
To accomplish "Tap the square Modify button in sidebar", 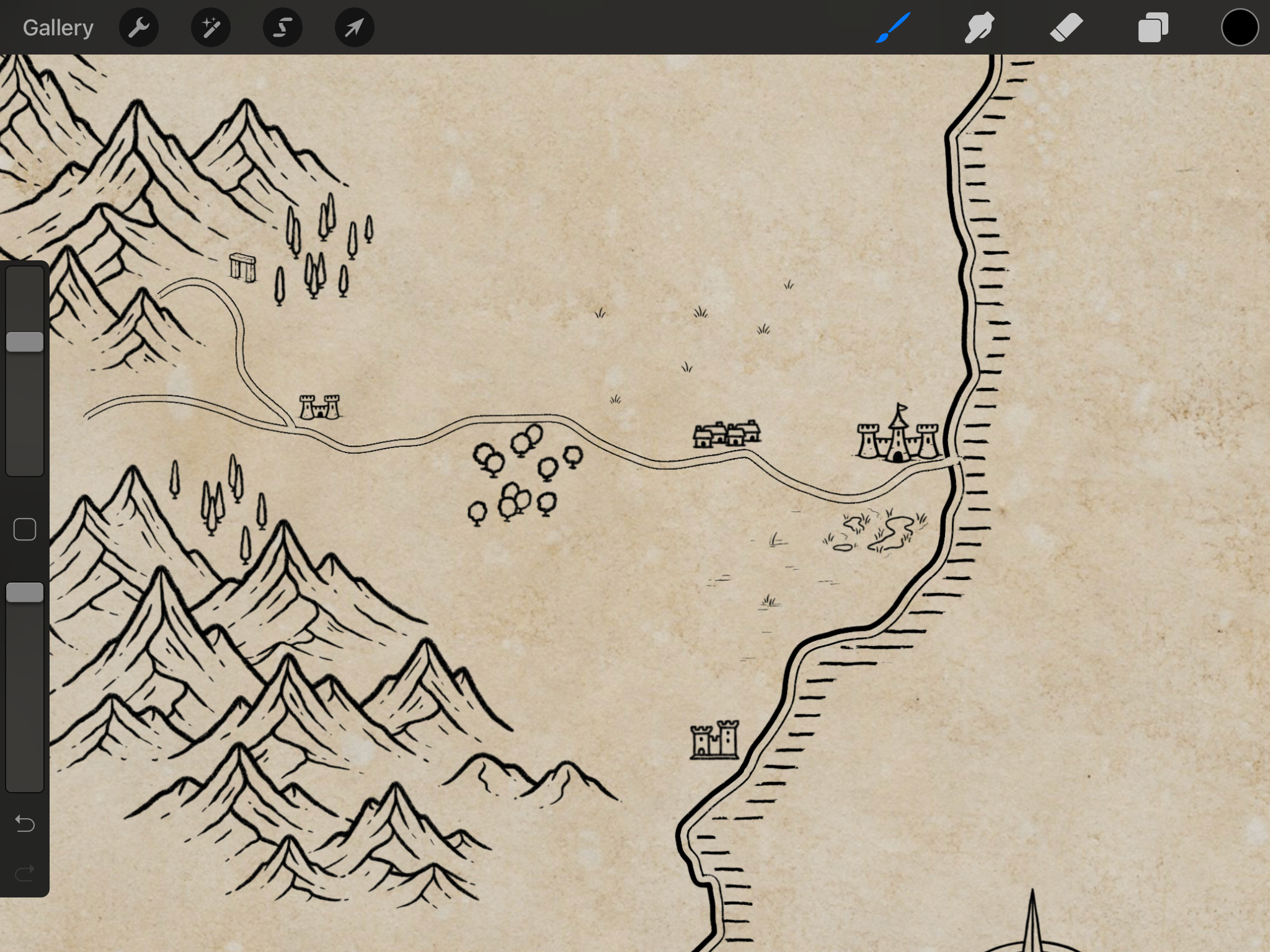I will click(25, 529).
